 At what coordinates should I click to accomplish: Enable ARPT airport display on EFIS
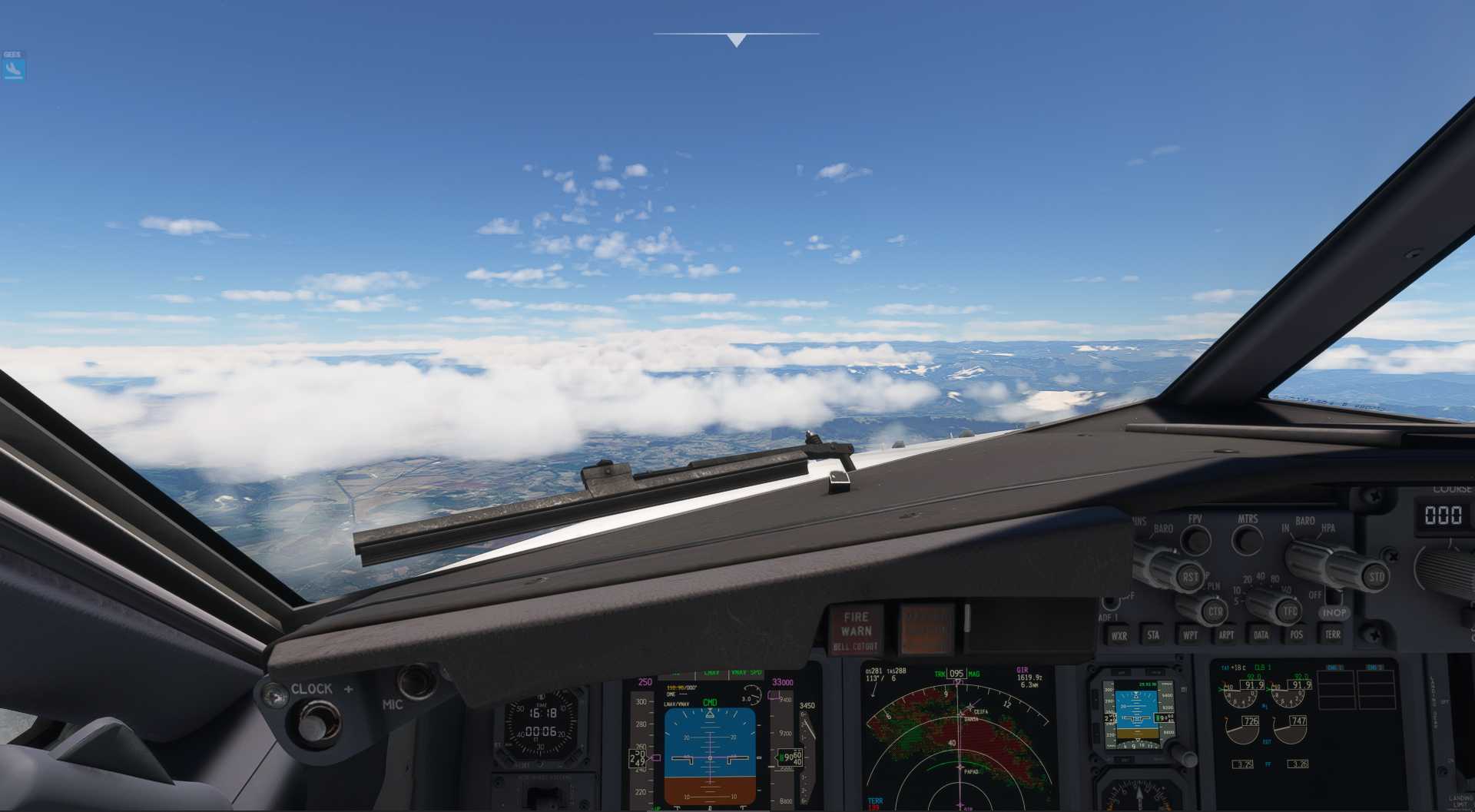1228,635
